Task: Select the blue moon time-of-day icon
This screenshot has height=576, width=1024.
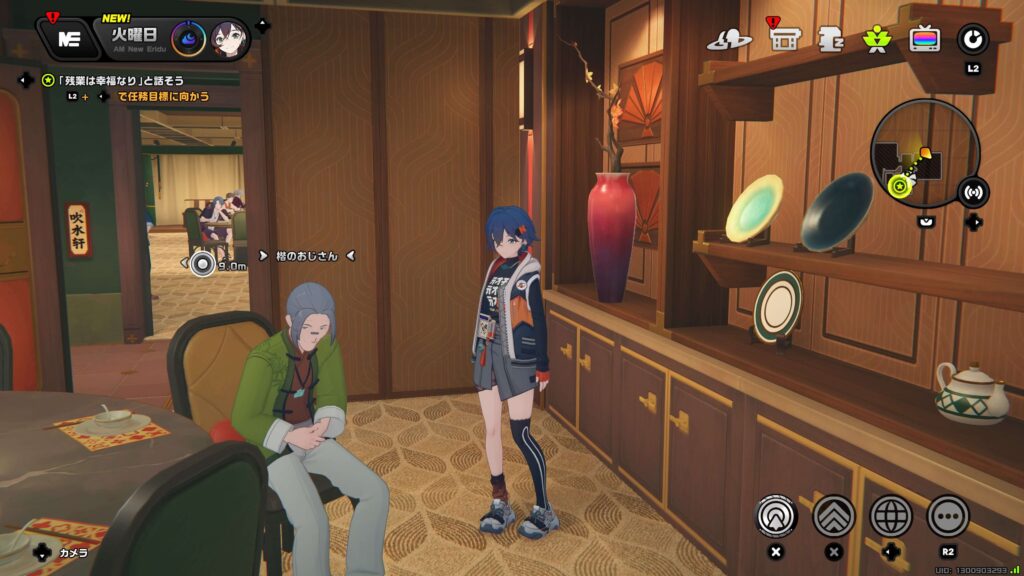Action: [x=188, y=40]
